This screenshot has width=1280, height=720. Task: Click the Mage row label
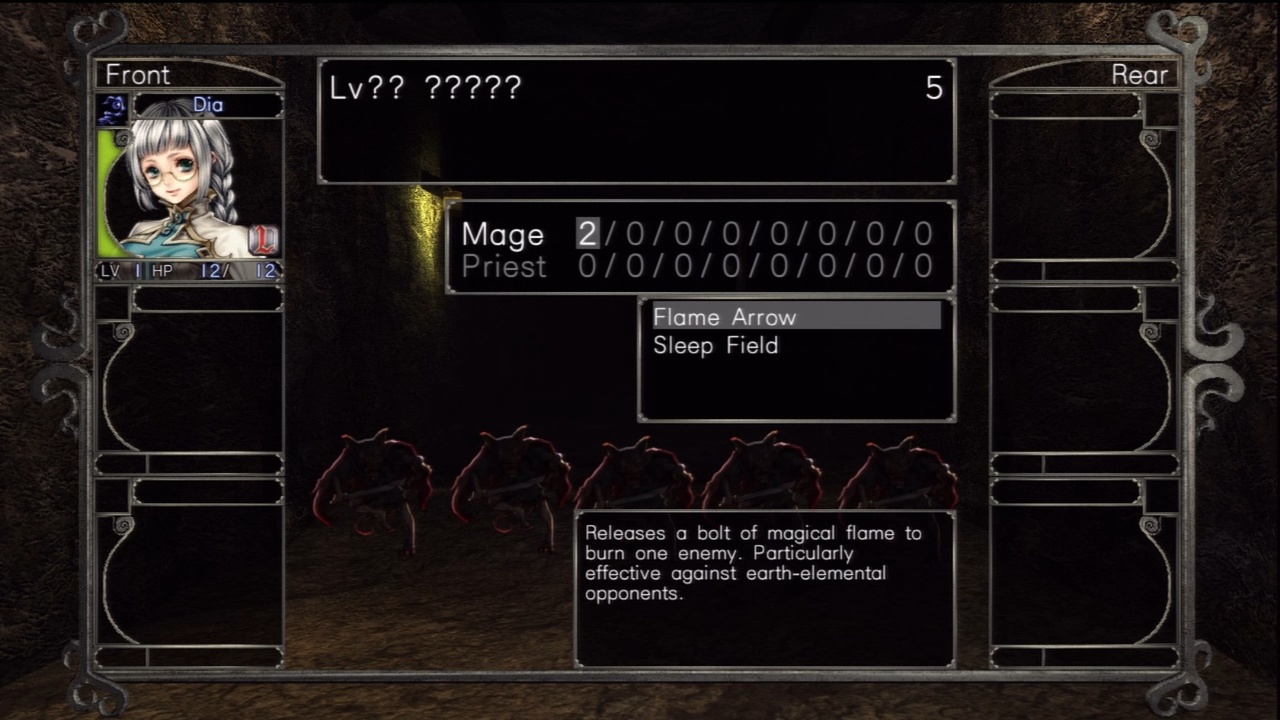pyautogui.click(x=503, y=234)
